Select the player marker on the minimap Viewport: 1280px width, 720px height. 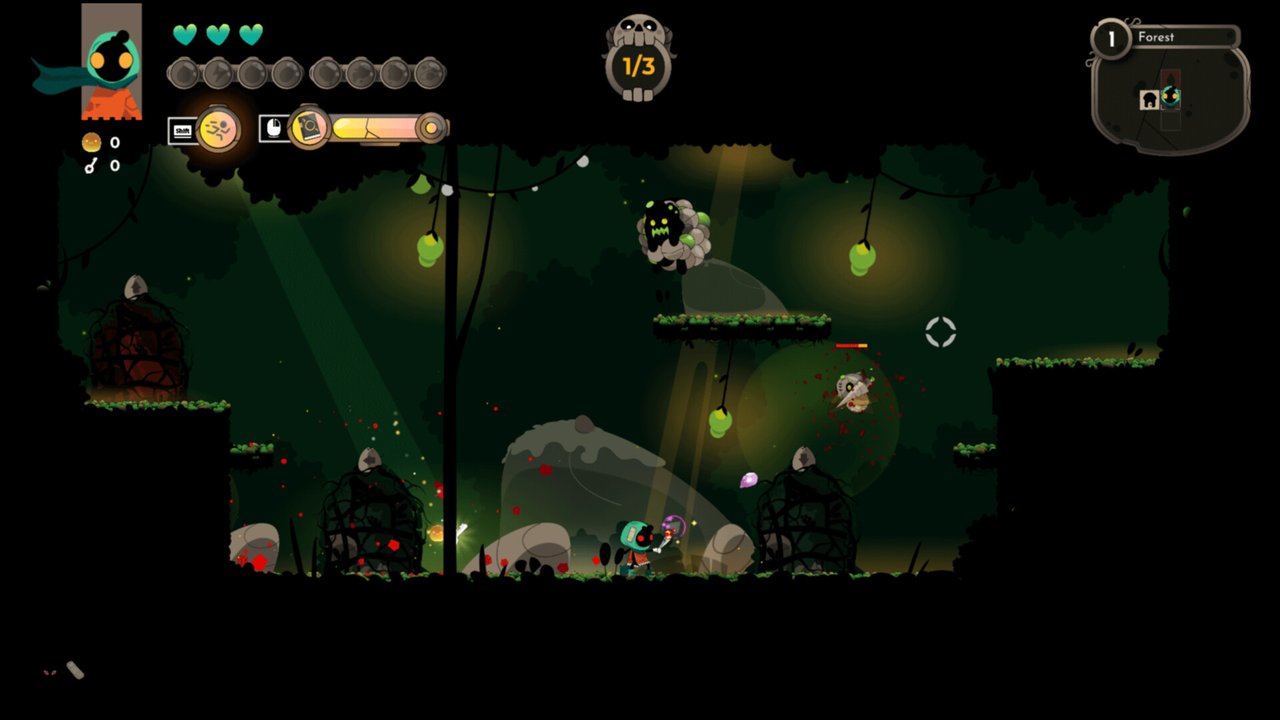click(x=1171, y=97)
